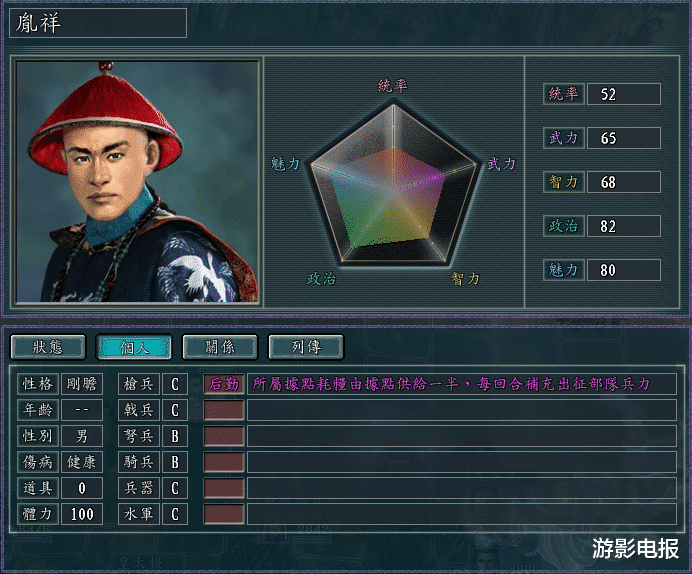Switch to the 狀態 tab

click(x=48, y=347)
